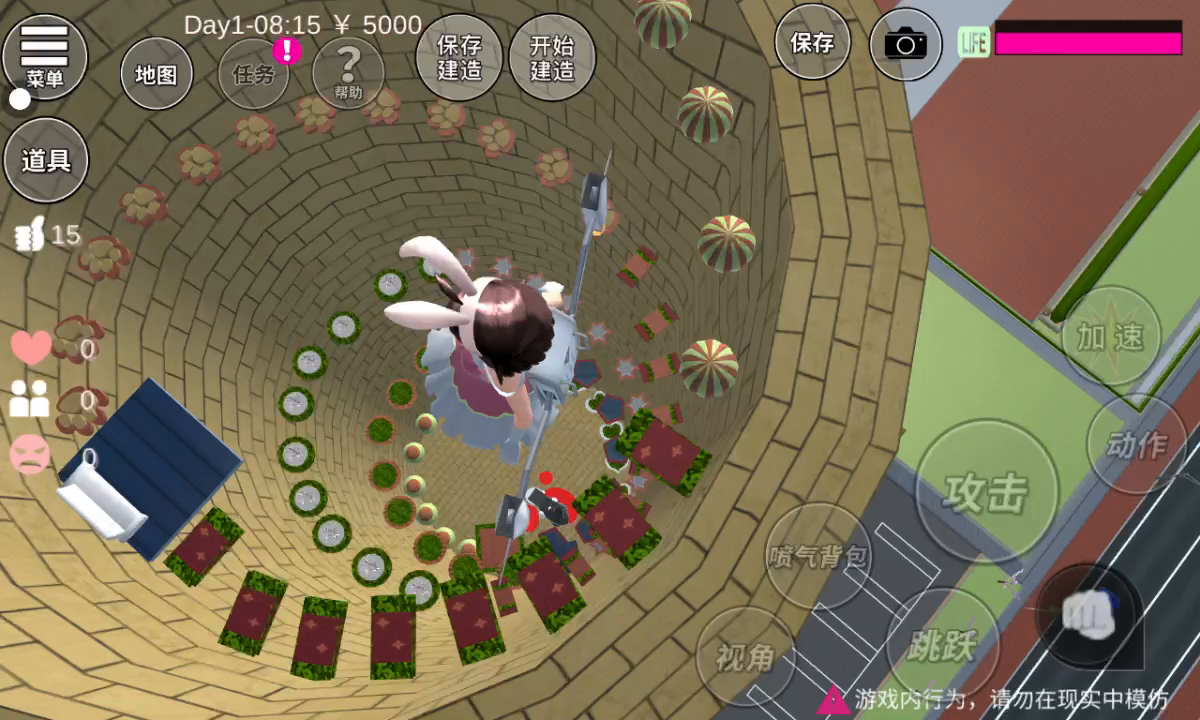Click the 保存 save button
This screenshot has height=720, width=1200.
pos(813,43)
